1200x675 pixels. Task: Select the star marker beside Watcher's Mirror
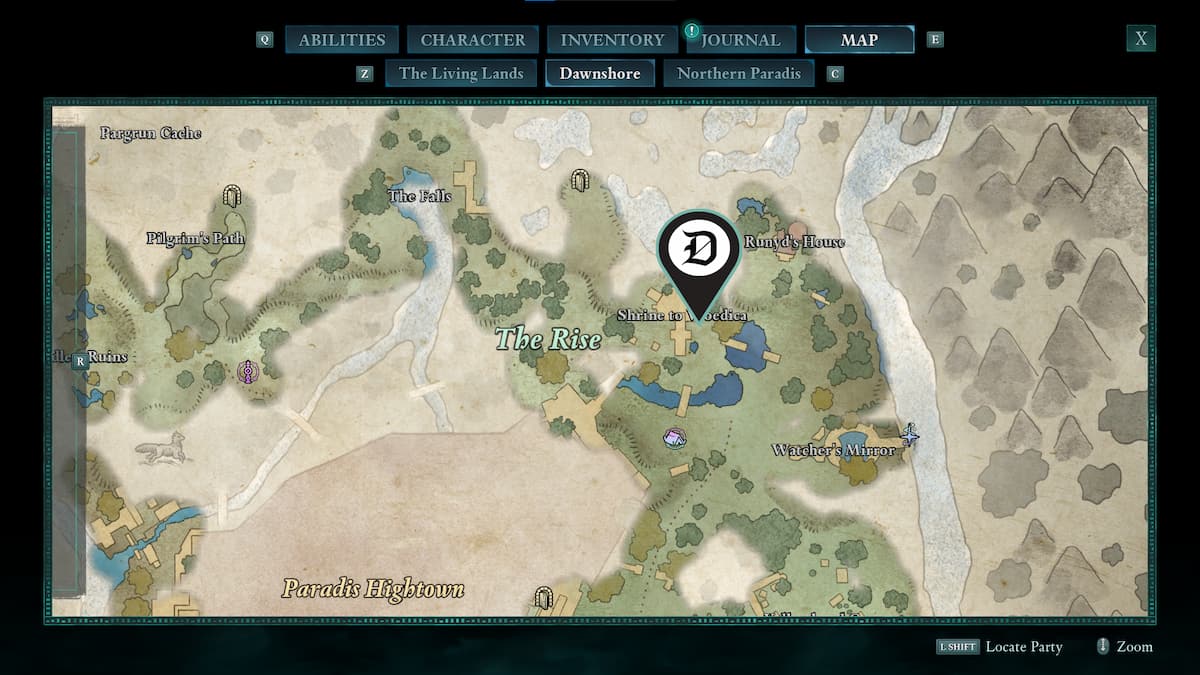(x=910, y=434)
